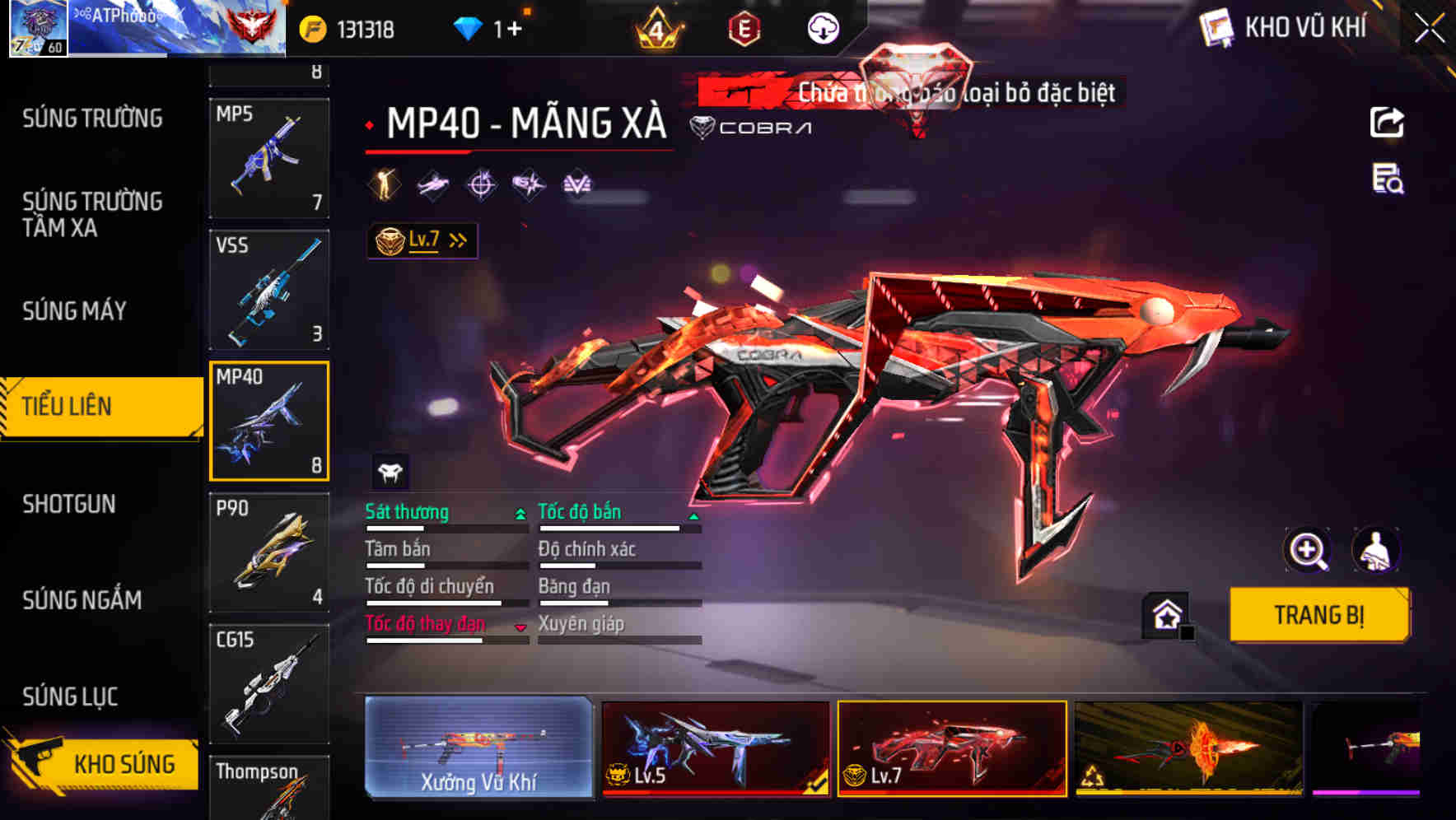Click the share weapon icon
Screen dimensions: 1456x820
[x=1387, y=122]
